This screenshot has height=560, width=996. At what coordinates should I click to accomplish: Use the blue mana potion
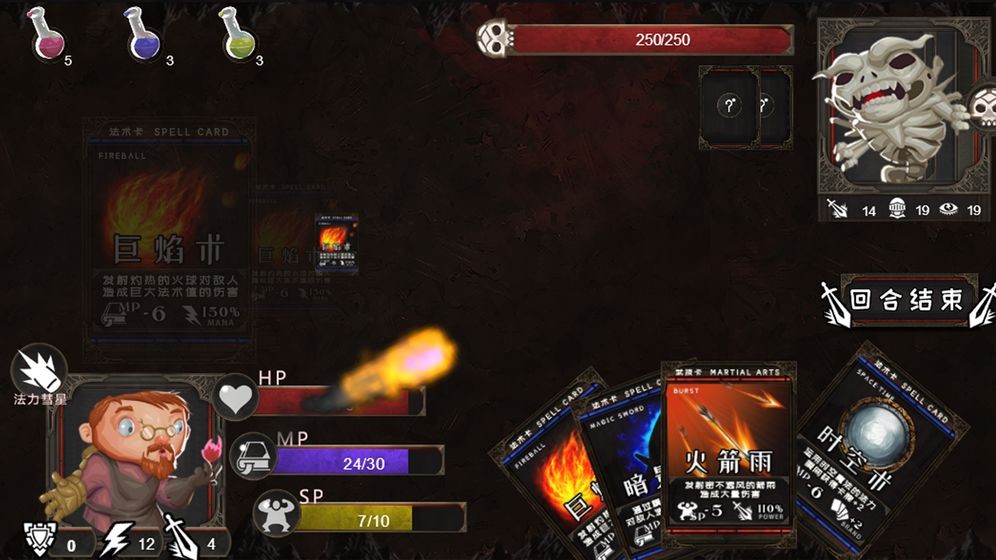(x=143, y=34)
